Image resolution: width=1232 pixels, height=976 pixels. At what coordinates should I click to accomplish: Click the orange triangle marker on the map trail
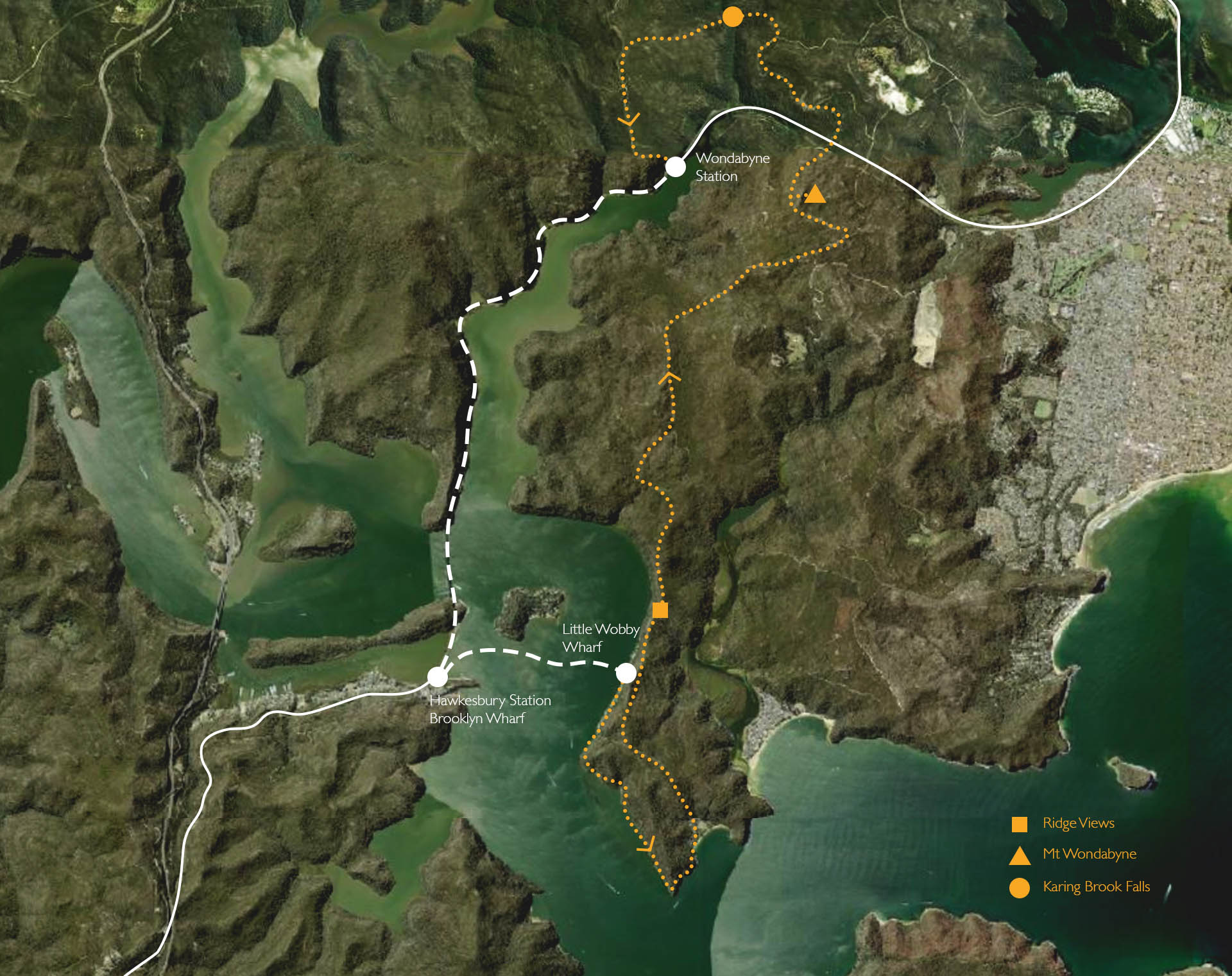(x=815, y=194)
